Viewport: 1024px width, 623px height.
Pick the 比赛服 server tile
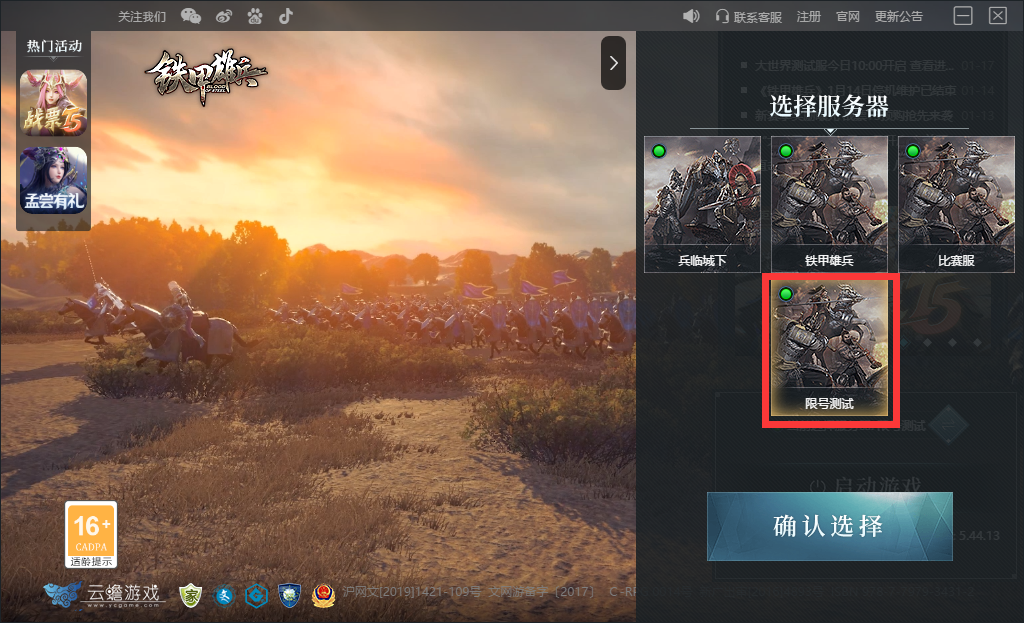click(x=956, y=204)
